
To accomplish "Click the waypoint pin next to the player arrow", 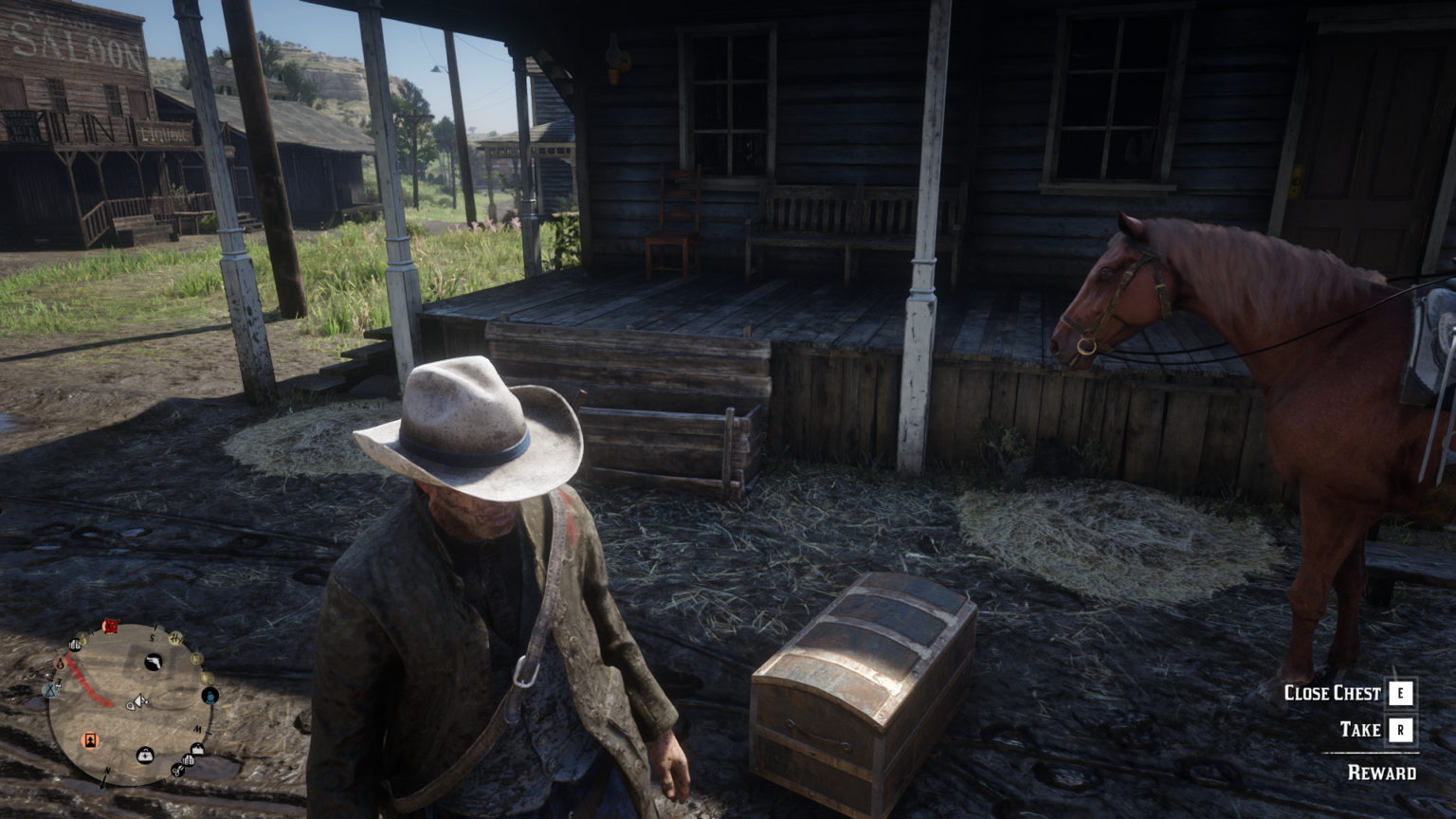I will coord(131,706).
